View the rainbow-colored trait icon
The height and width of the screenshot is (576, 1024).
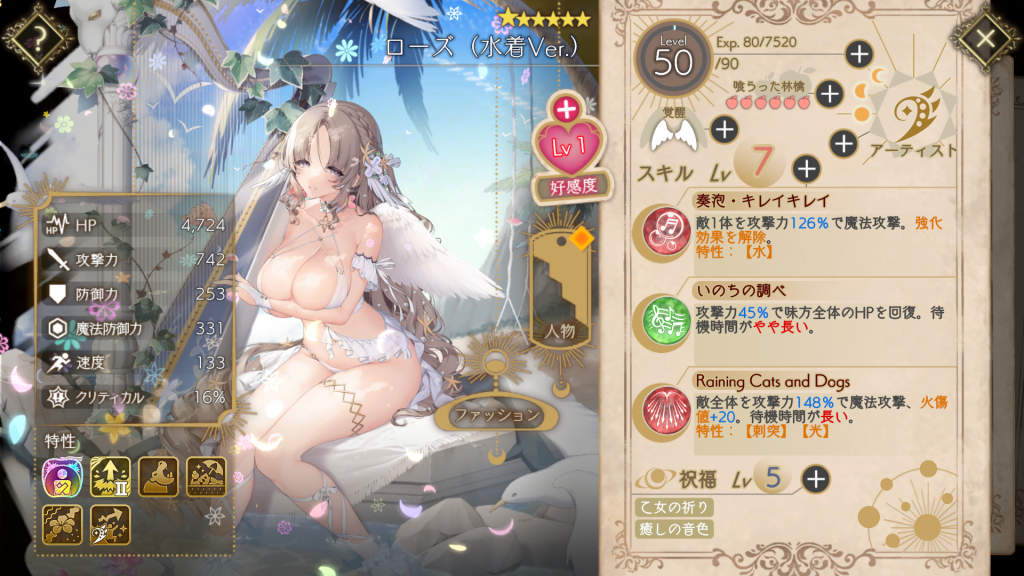pos(63,477)
